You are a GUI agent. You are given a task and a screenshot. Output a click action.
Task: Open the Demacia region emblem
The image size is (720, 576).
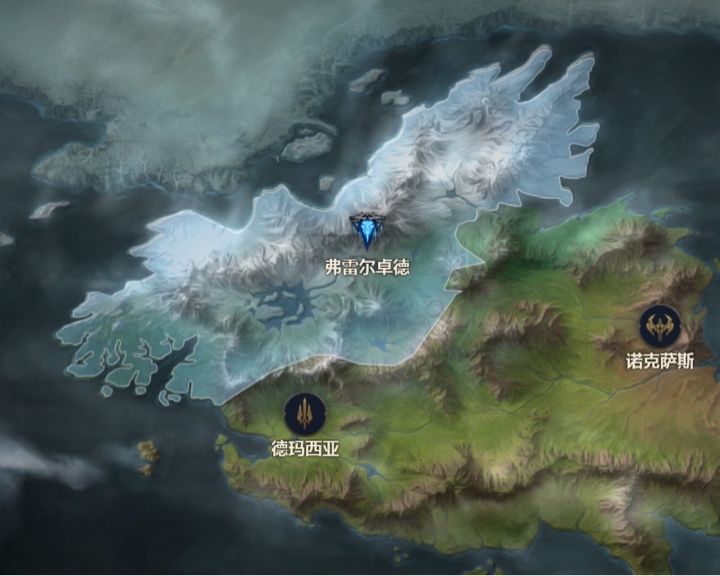(x=304, y=414)
